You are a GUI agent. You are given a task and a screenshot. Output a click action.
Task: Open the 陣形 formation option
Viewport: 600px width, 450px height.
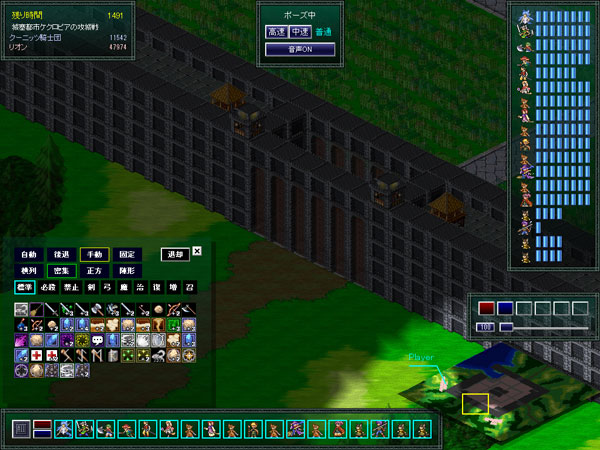pyautogui.click(x=126, y=270)
